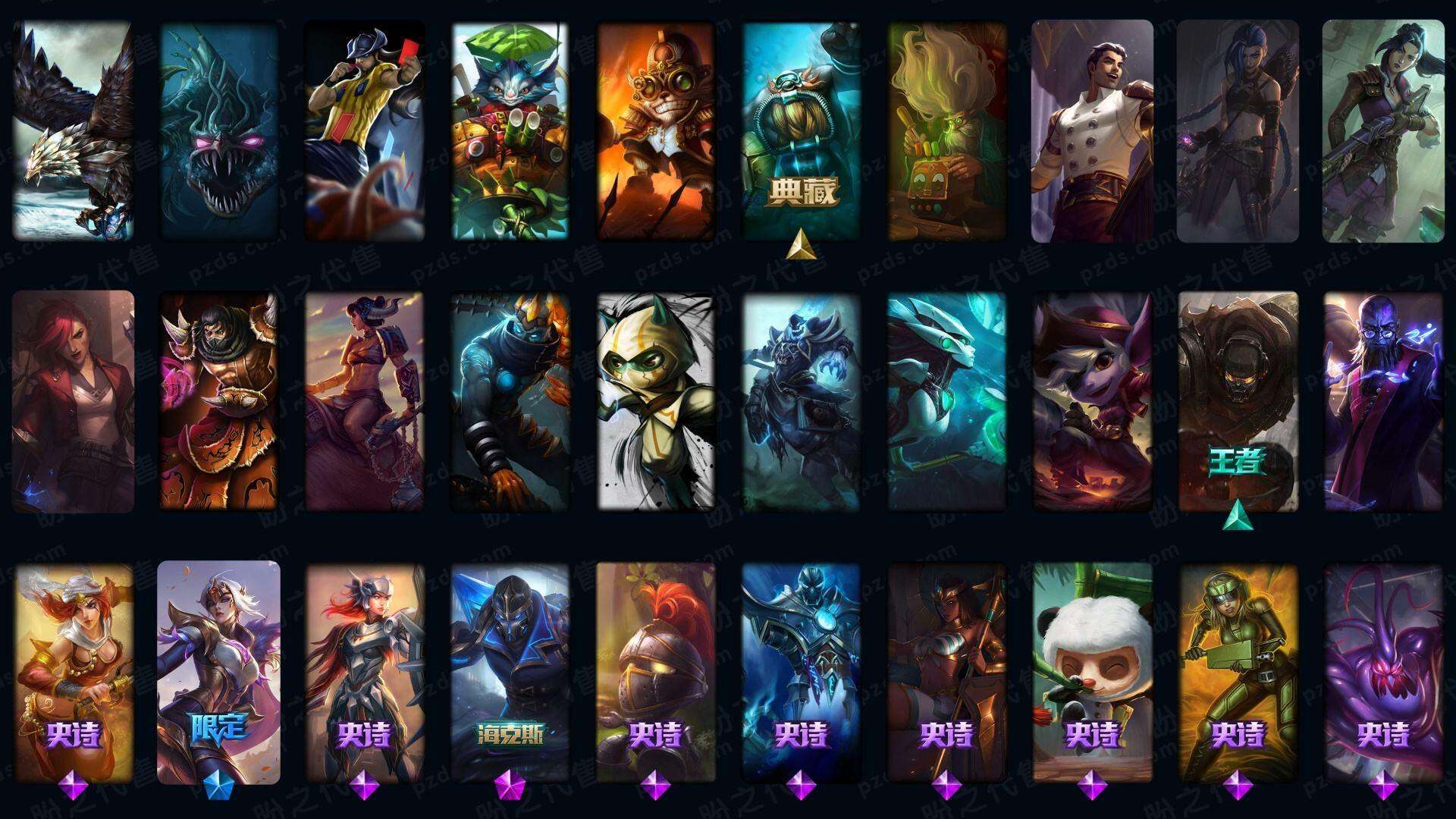Open the white-haired skin labeled 限定

(218, 672)
